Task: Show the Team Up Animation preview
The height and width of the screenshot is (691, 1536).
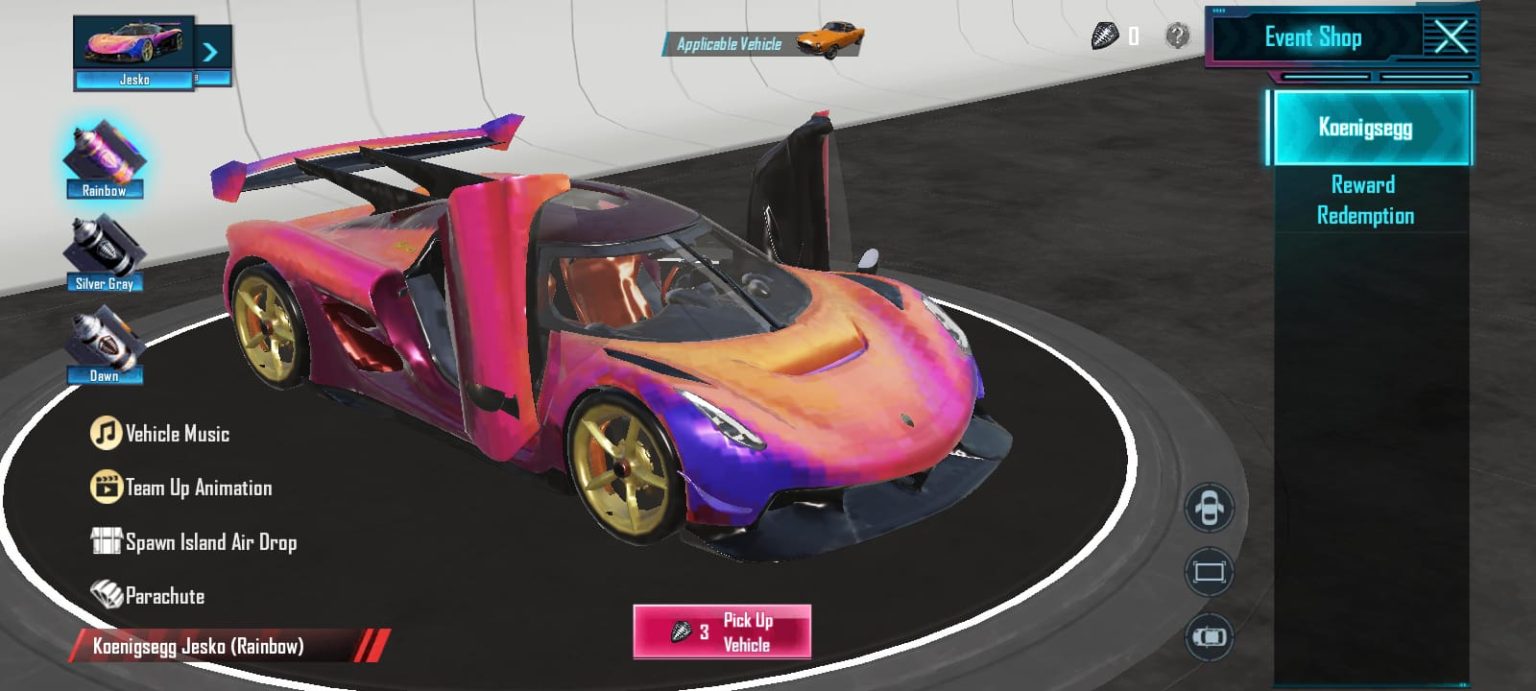Action: coord(181,488)
